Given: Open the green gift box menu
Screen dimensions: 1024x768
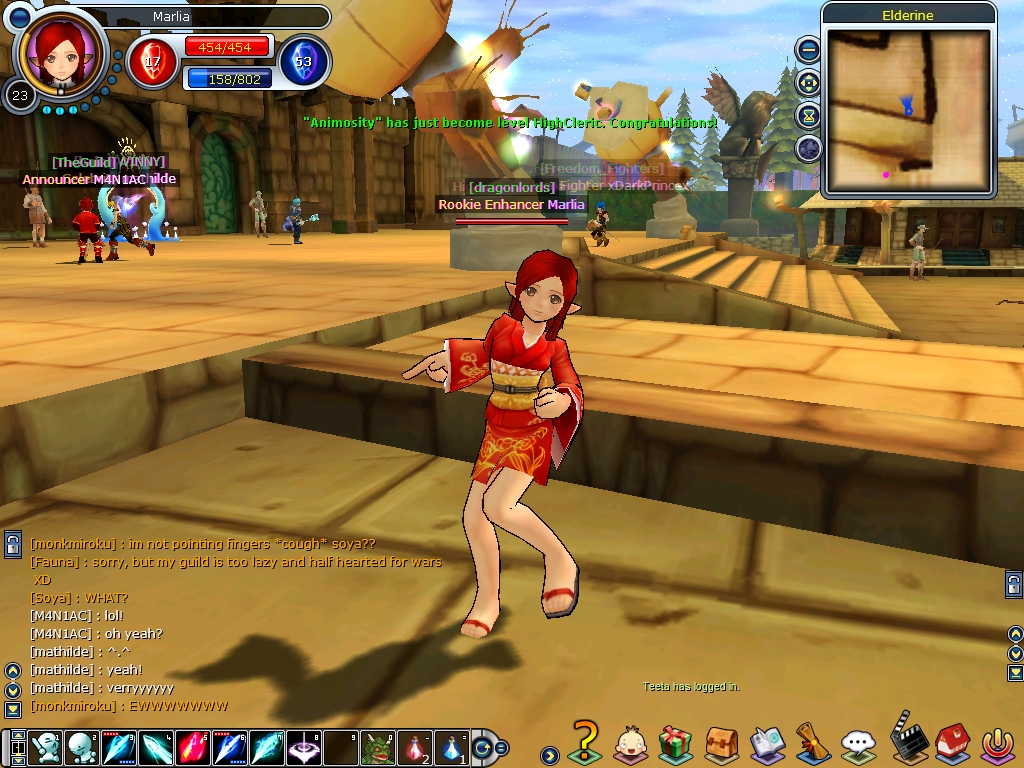Looking at the screenshot, I should tap(675, 744).
